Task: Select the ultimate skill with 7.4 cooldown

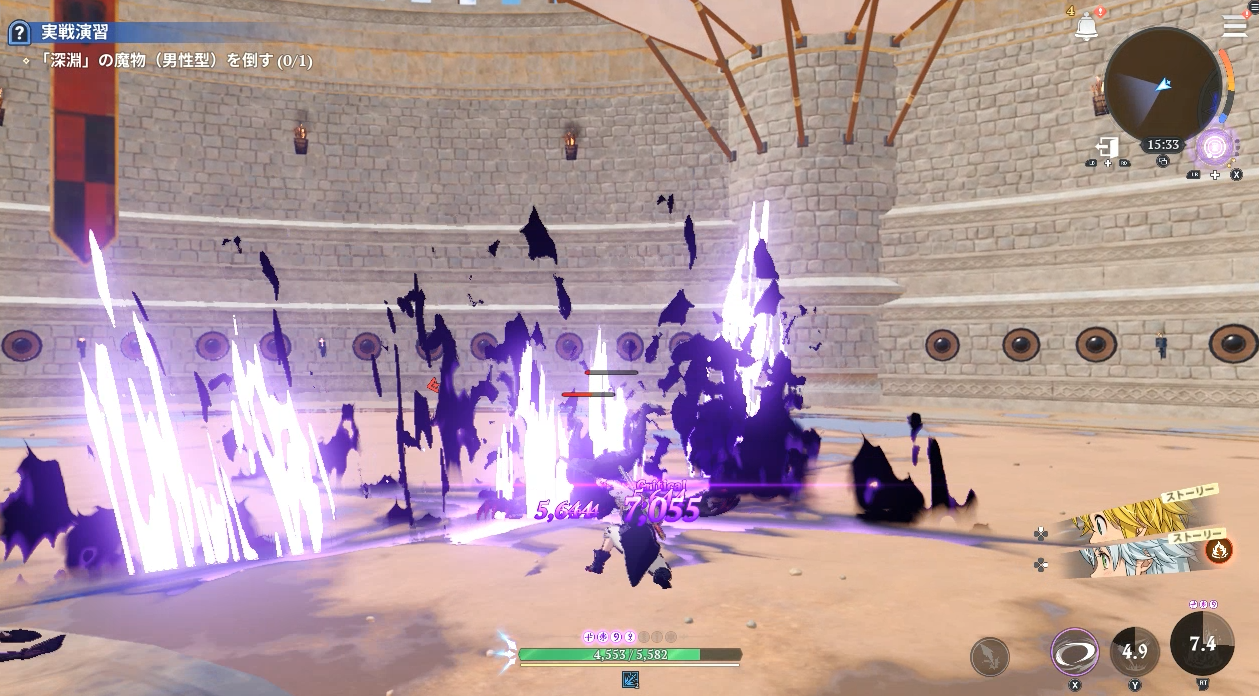Action: point(1201,644)
